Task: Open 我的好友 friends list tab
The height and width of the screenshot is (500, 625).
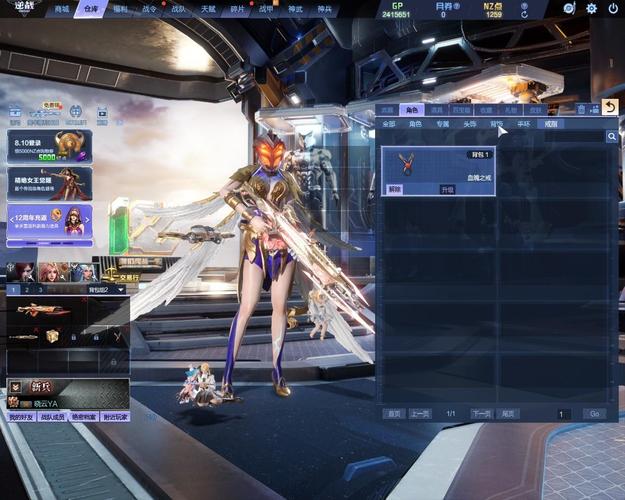Action: click(21, 417)
